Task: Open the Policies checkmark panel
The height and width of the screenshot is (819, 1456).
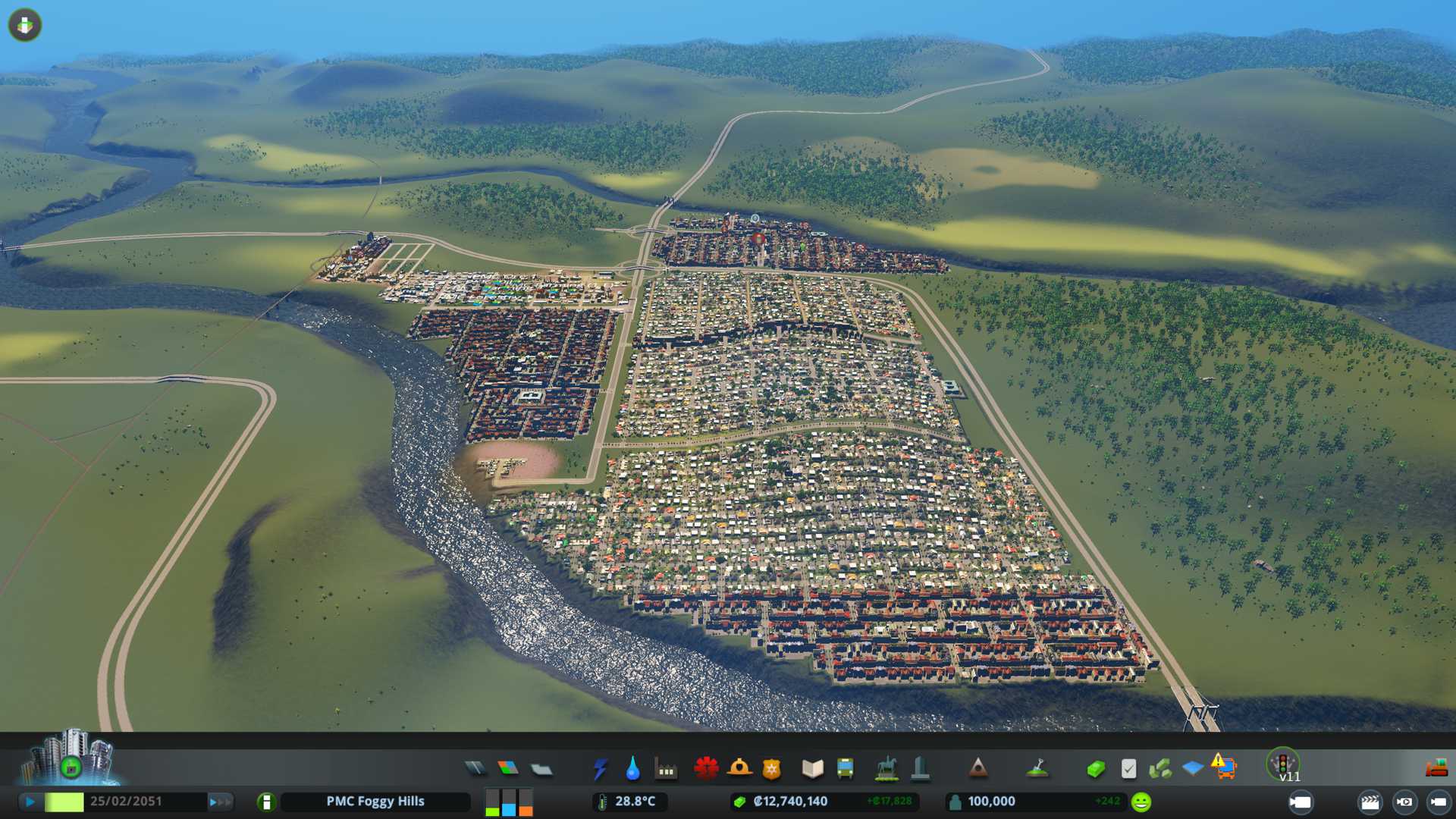Action: (x=1128, y=769)
